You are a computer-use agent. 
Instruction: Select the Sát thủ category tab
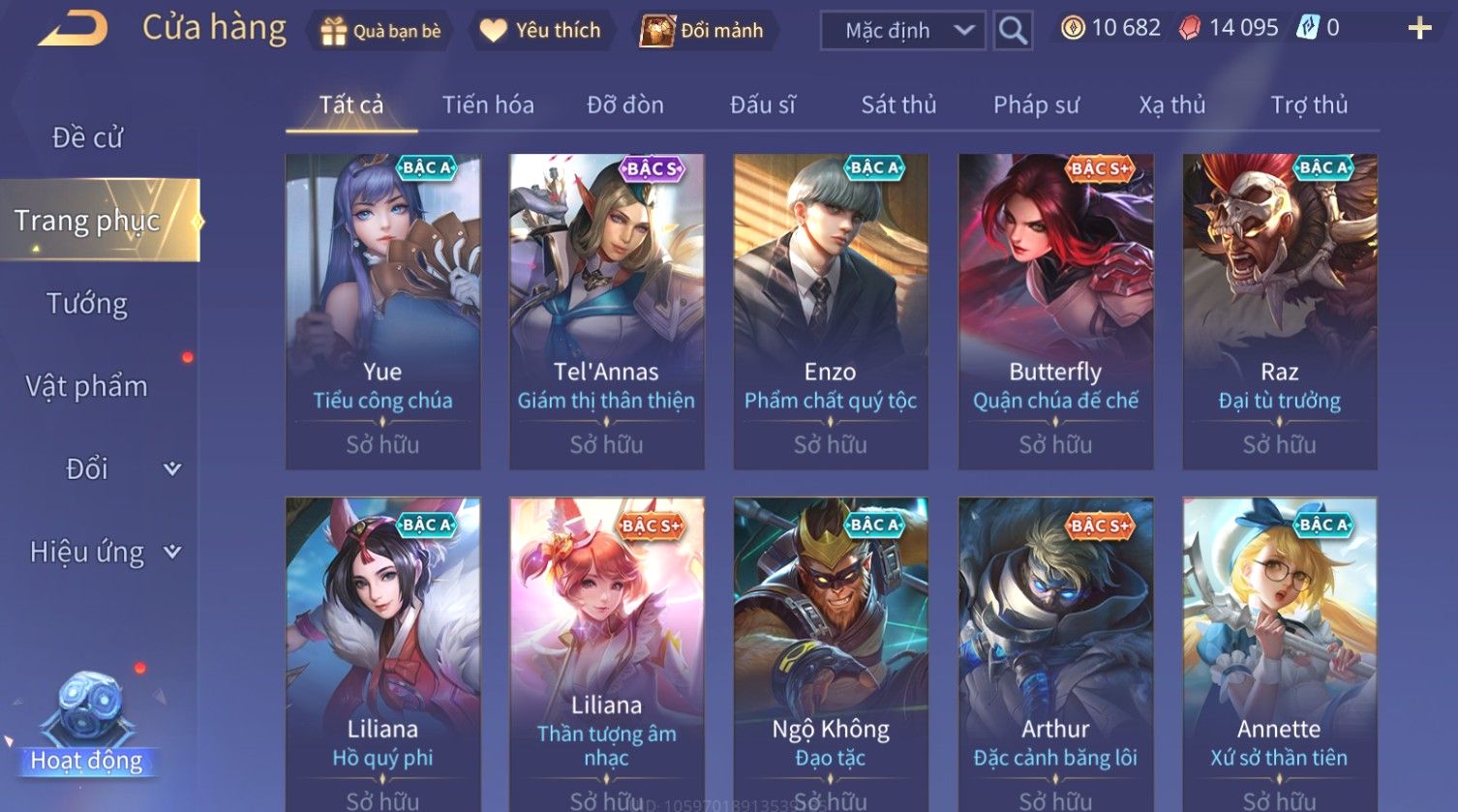coord(898,105)
